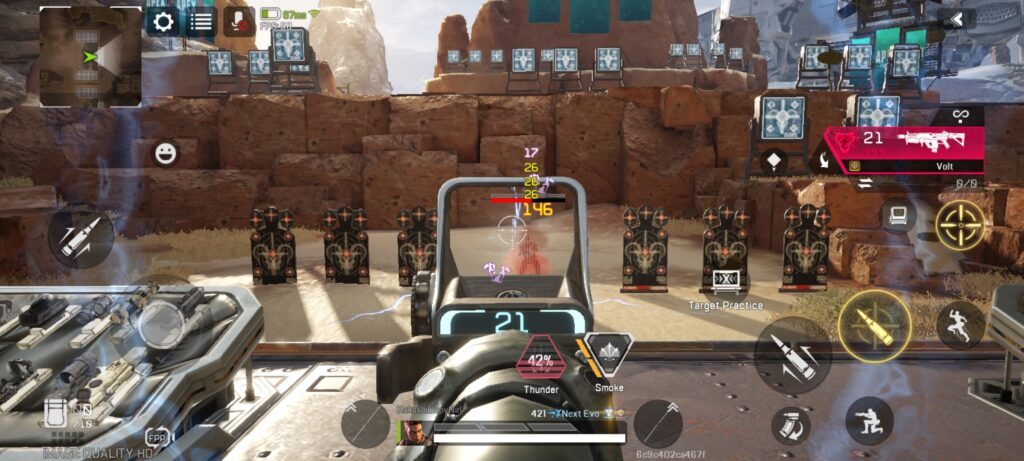Toggle the muted microphone icon
The width and height of the screenshot is (1024, 461).
238,21
